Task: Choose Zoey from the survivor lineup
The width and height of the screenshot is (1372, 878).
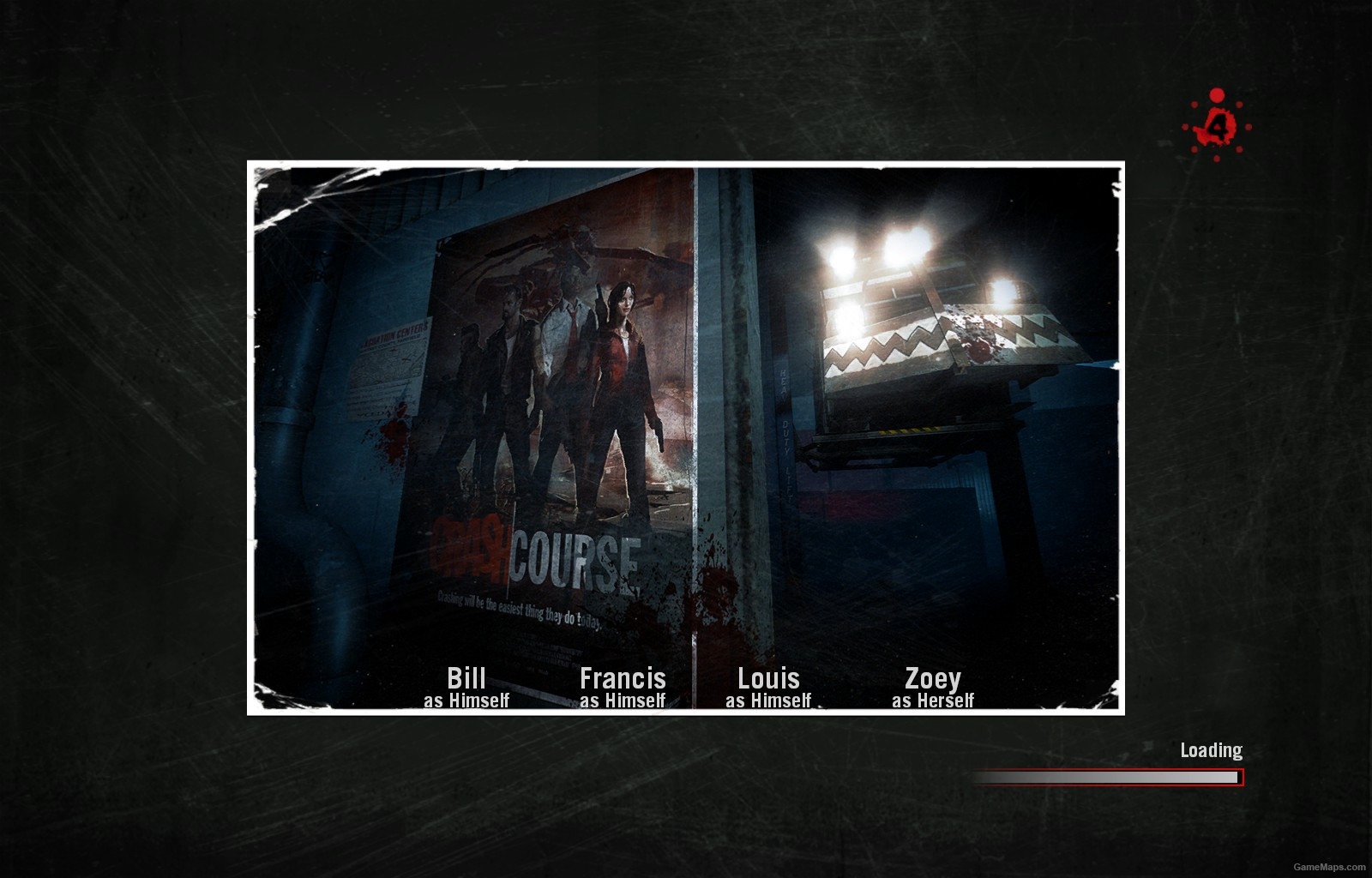Action: tap(934, 678)
